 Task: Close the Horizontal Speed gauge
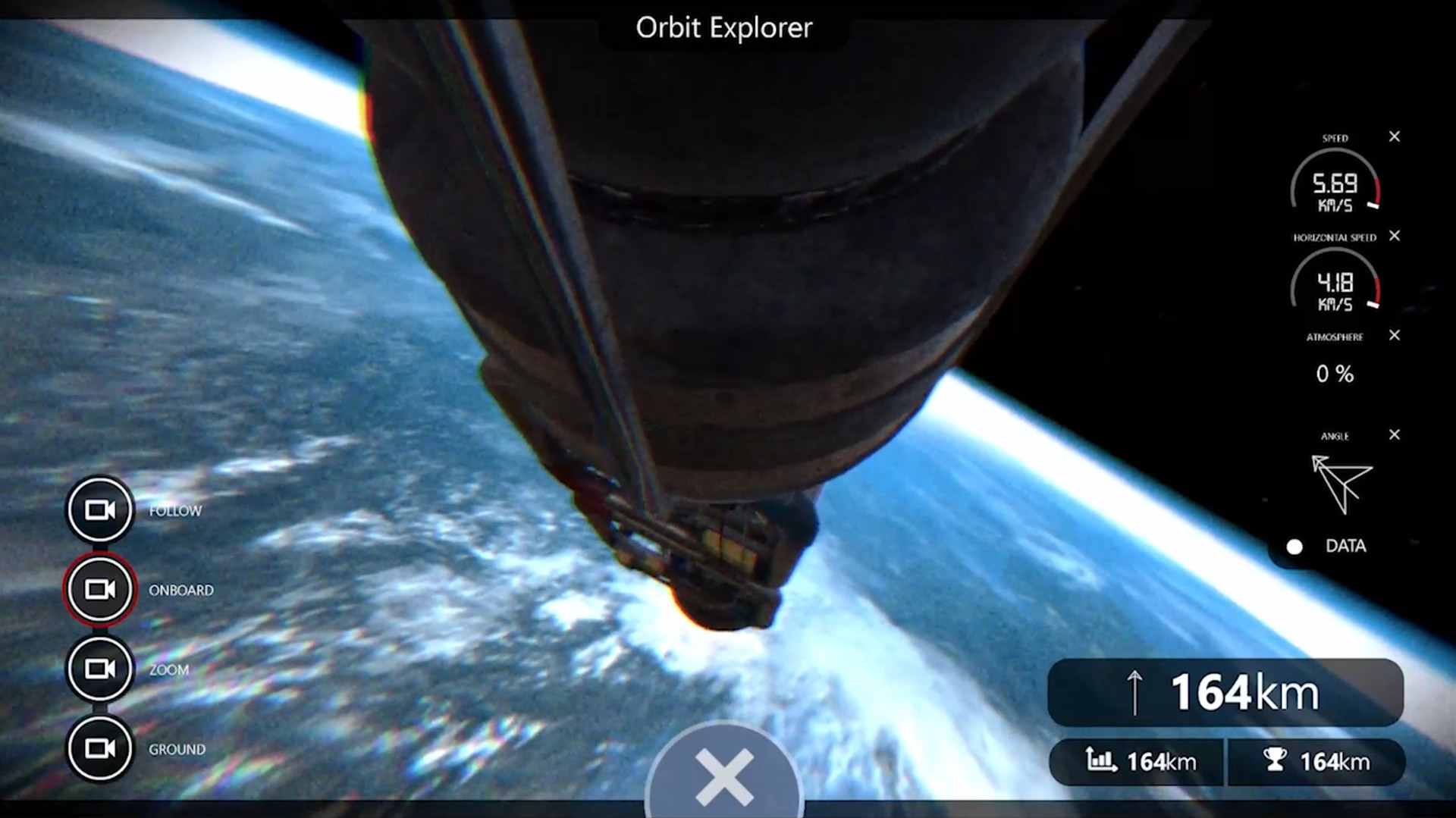[1394, 236]
